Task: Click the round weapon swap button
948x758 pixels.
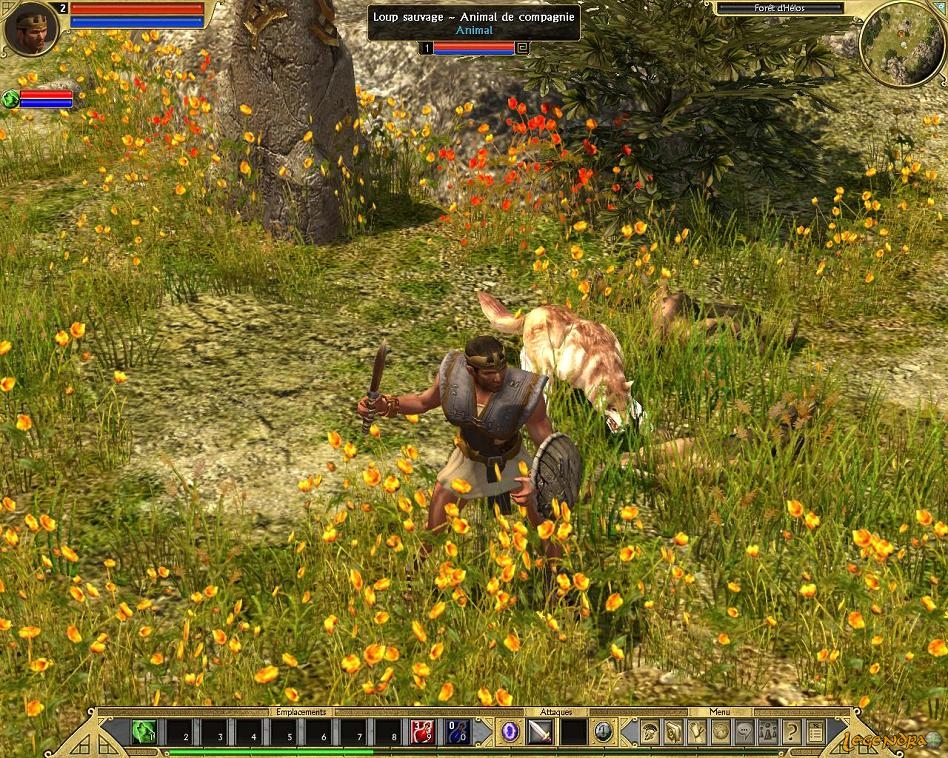Action: point(604,733)
